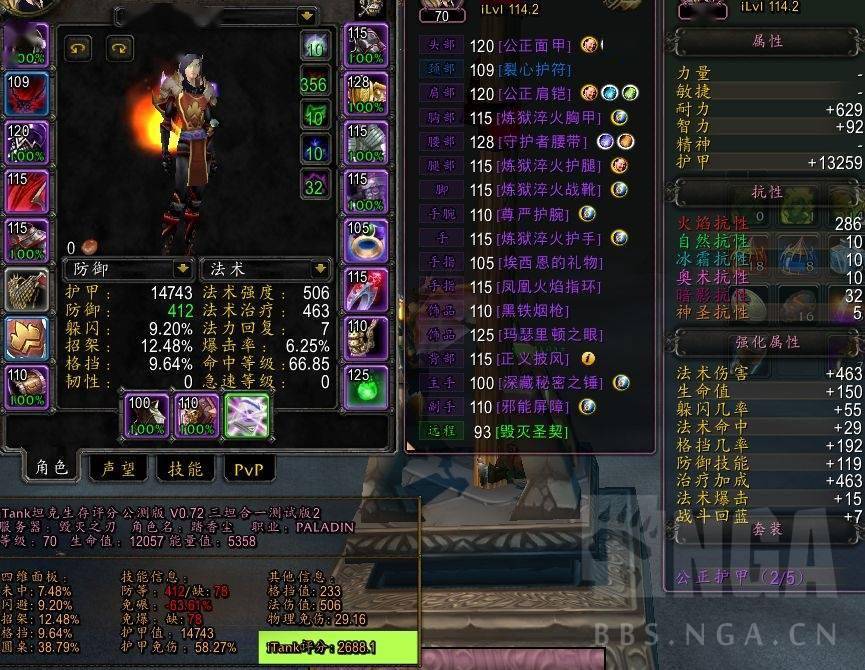
Task: Open the 法术 stat category dropdown
Action: pyautogui.click(x=320, y=269)
